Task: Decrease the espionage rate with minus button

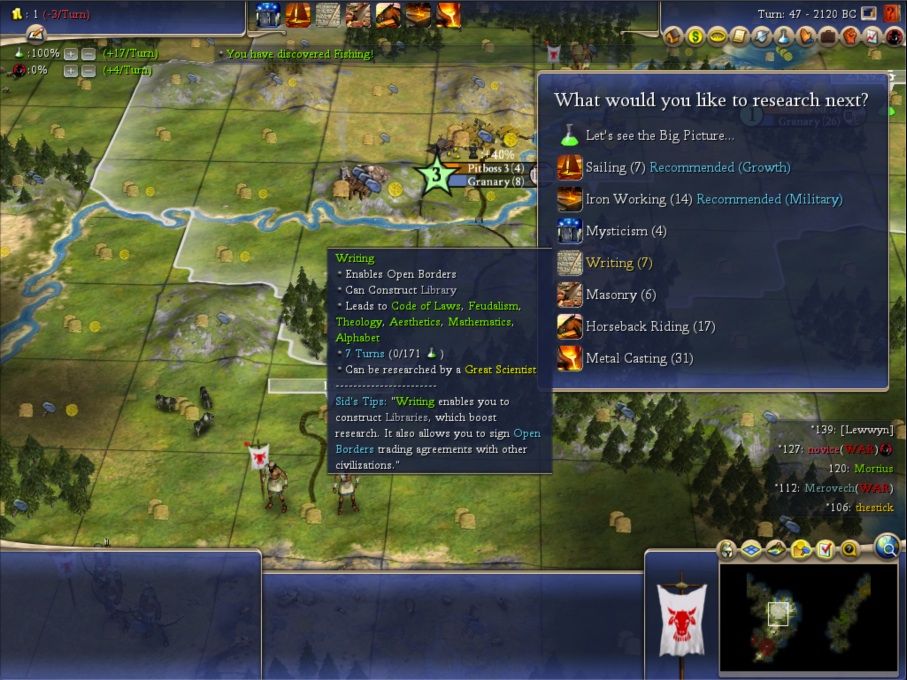Action: 88,71
